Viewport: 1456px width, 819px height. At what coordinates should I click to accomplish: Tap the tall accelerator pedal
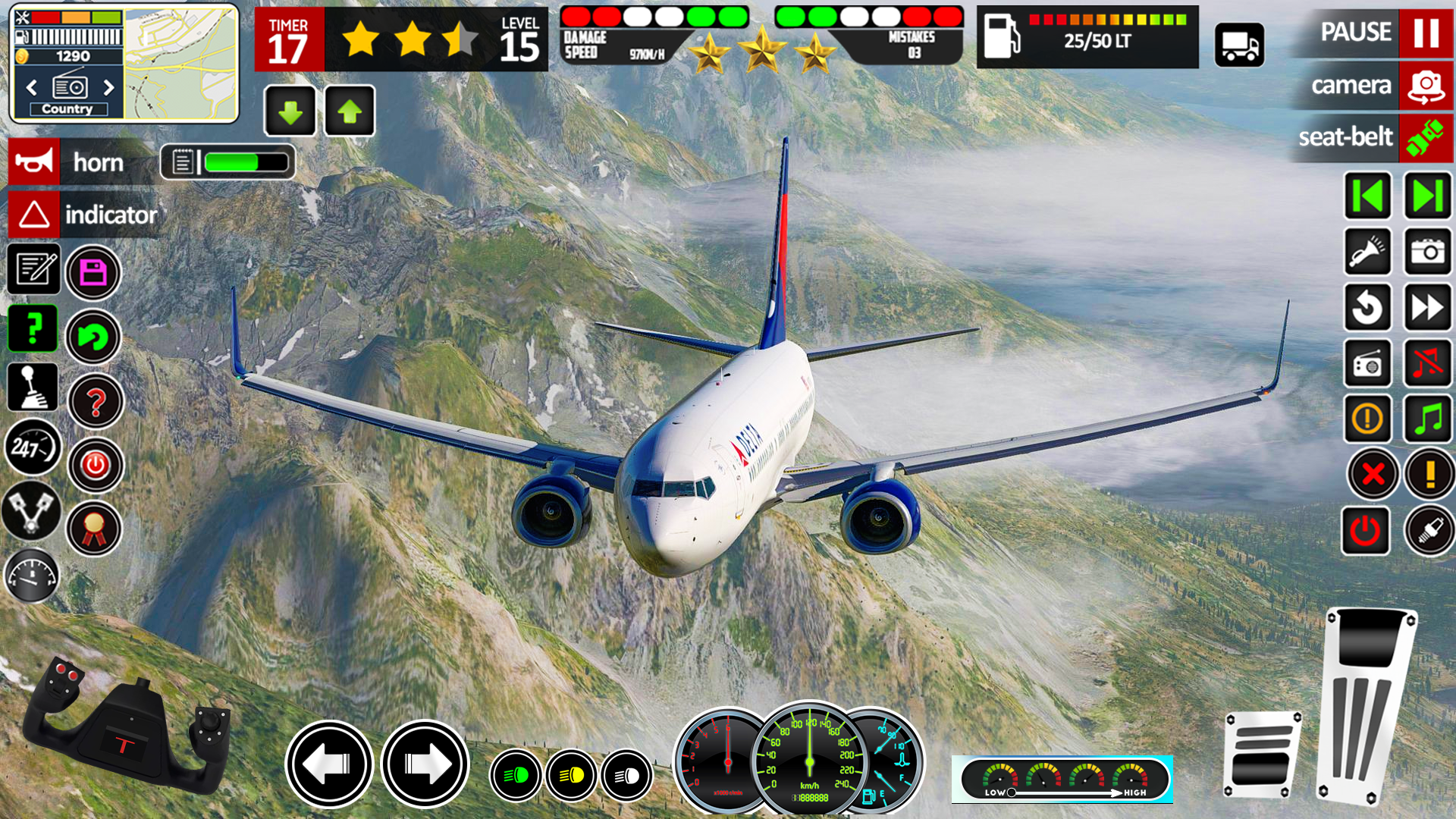pyautogui.click(x=1367, y=705)
